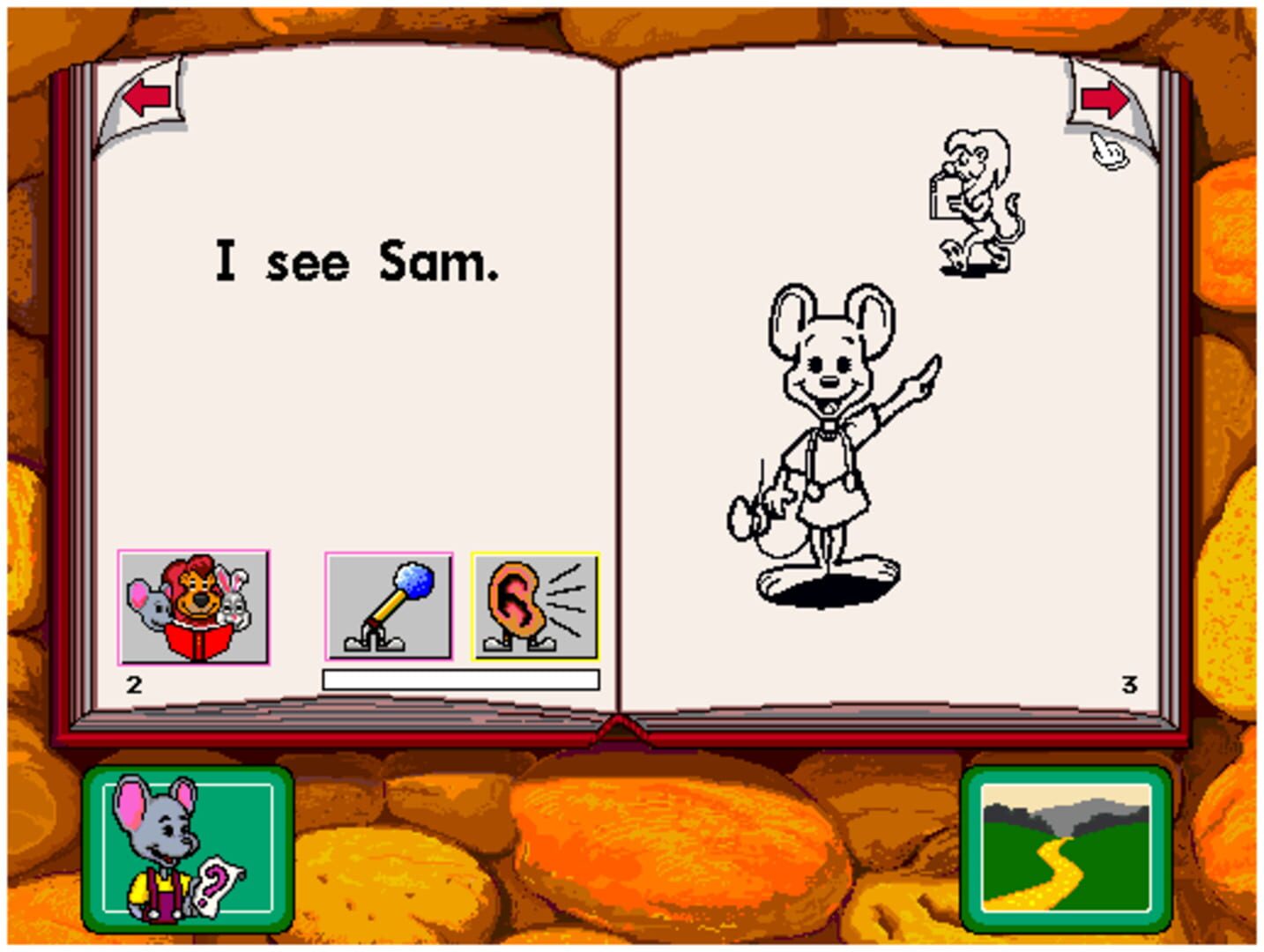Click the word I at the sentence start
Viewport: 1264px width, 952px height.
click(x=226, y=258)
